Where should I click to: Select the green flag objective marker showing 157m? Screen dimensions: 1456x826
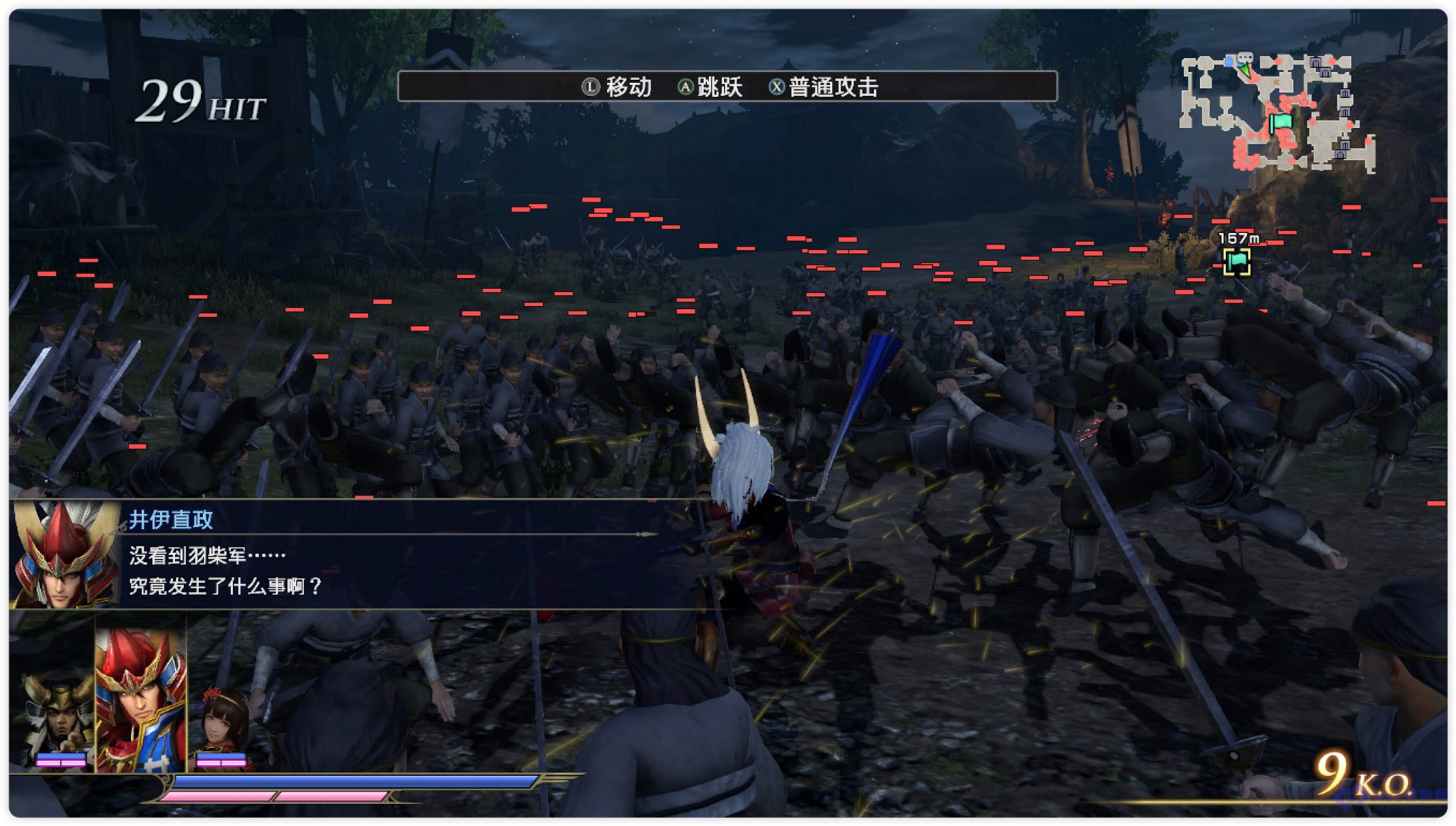click(x=1236, y=262)
